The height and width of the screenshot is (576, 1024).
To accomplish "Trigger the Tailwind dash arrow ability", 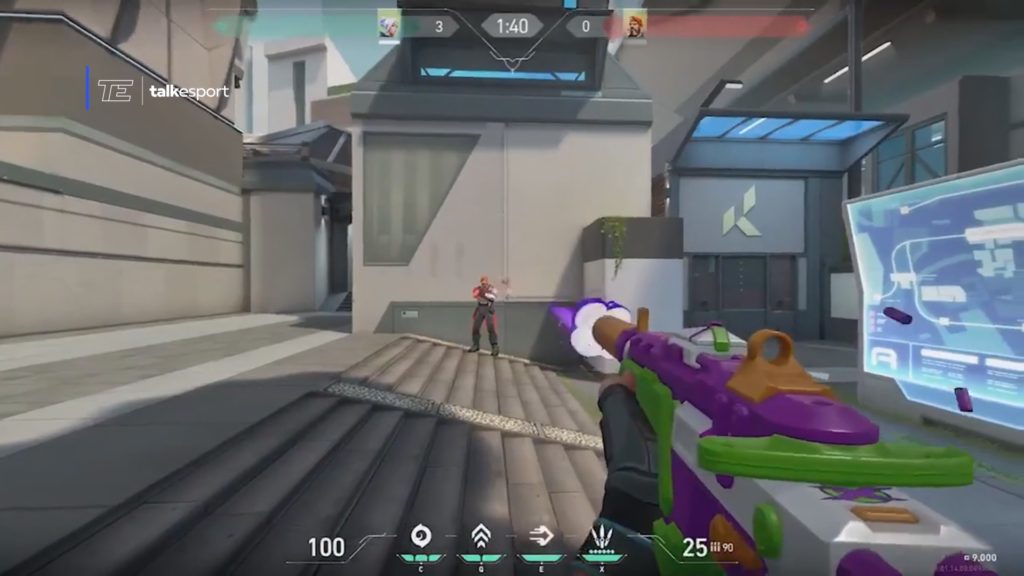I will 542,536.
